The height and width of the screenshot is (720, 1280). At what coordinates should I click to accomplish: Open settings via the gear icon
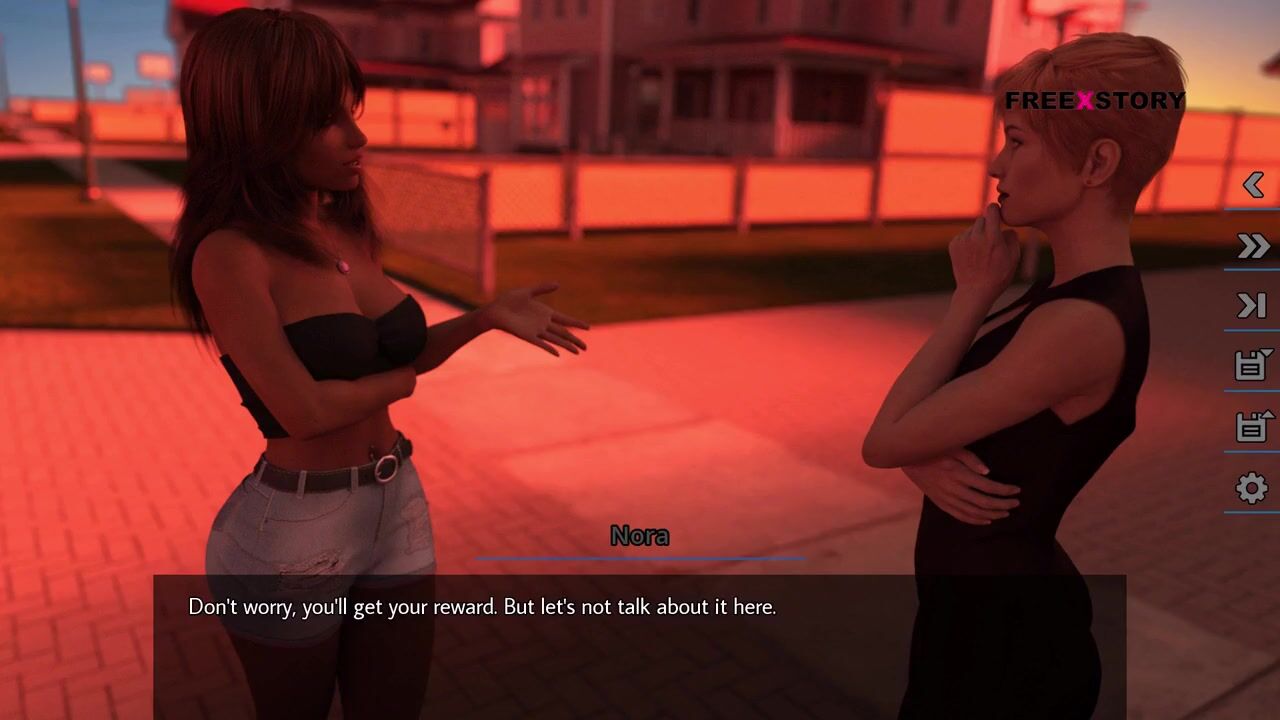coord(1252,488)
